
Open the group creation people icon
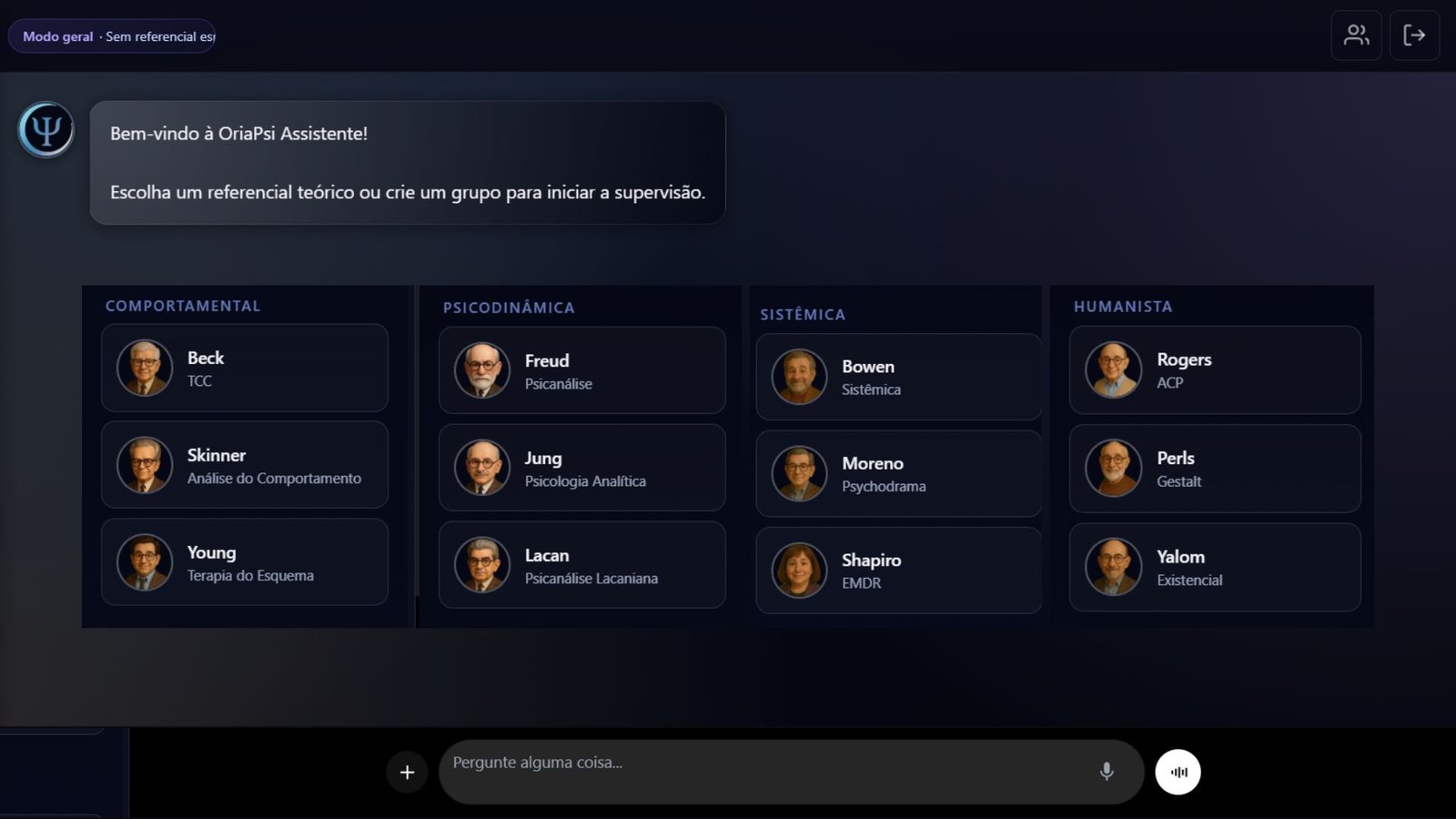tap(1356, 35)
